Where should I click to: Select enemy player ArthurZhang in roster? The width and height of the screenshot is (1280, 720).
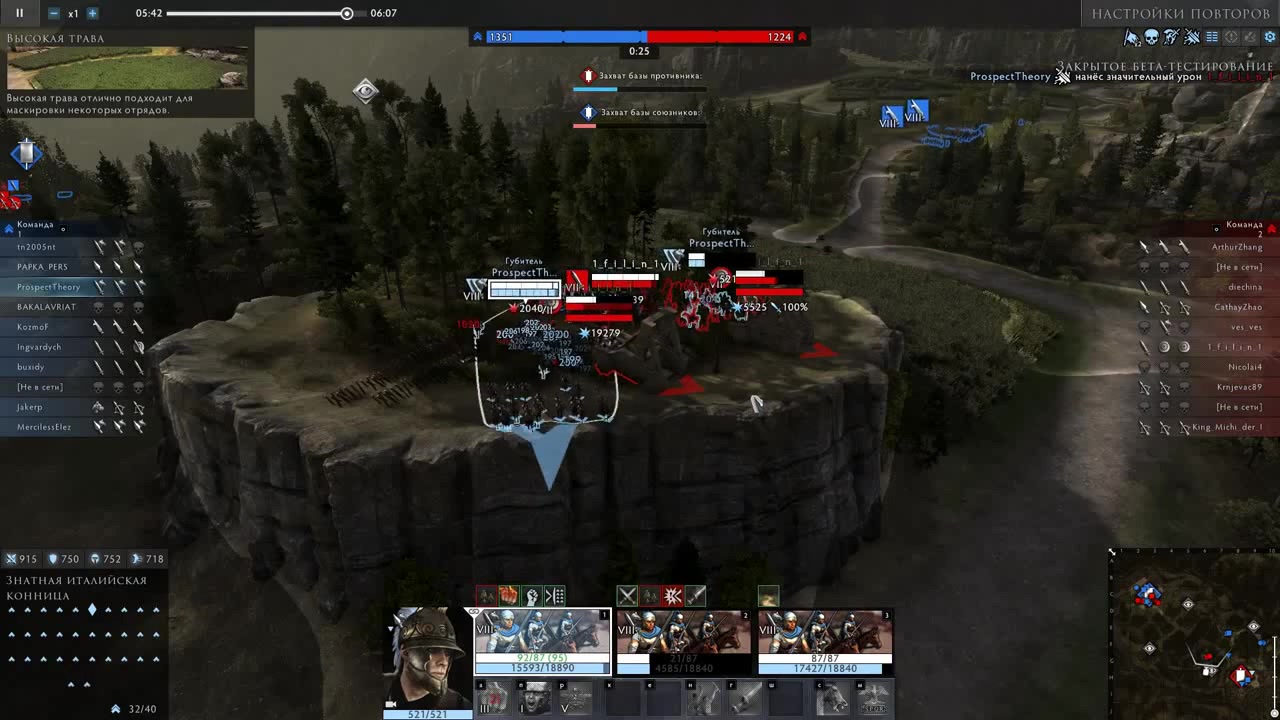(1237, 247)
